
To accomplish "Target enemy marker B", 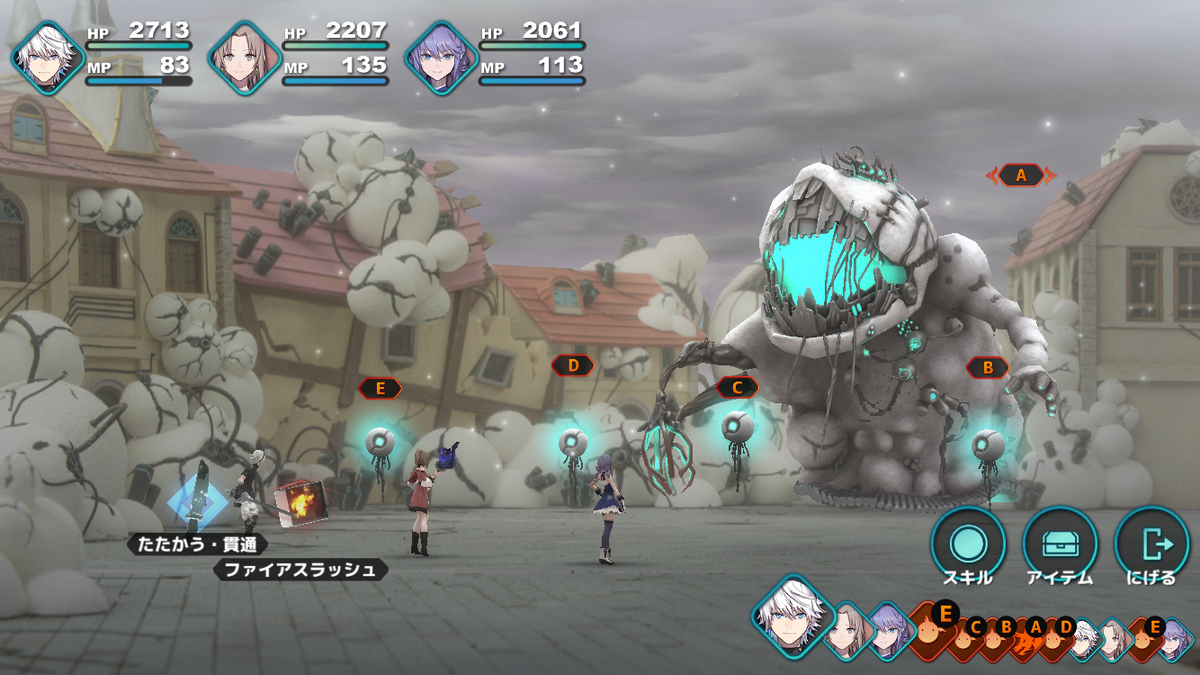I will point(988,368).
